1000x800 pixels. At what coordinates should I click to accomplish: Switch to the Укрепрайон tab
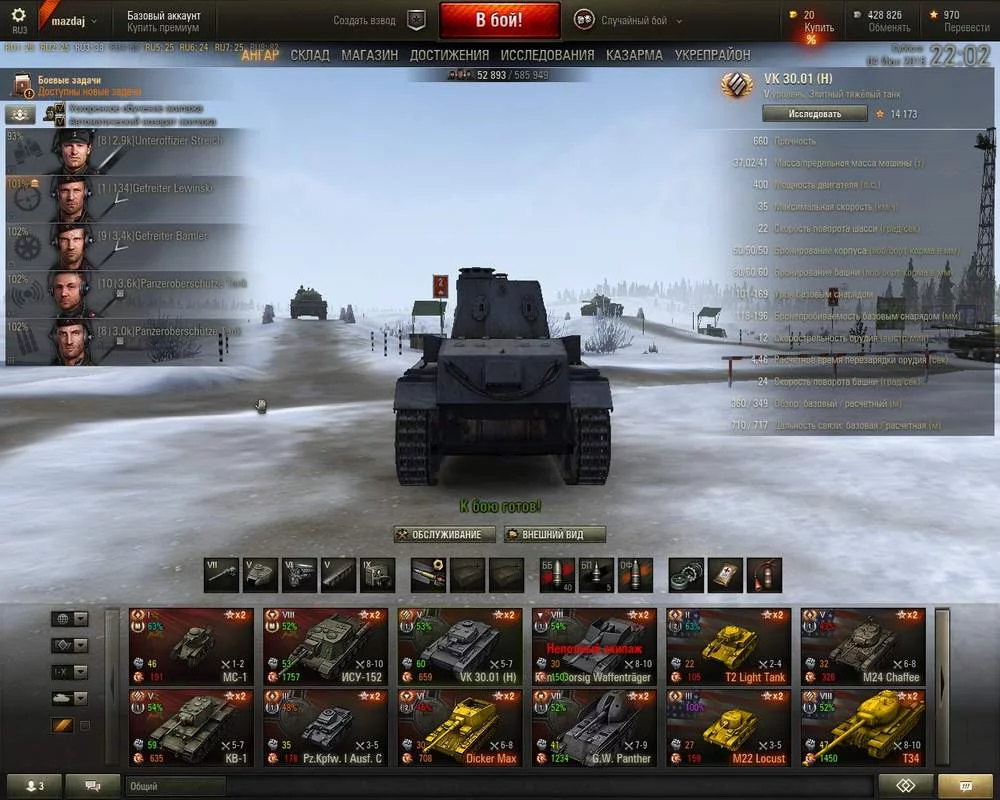point(712,55)
